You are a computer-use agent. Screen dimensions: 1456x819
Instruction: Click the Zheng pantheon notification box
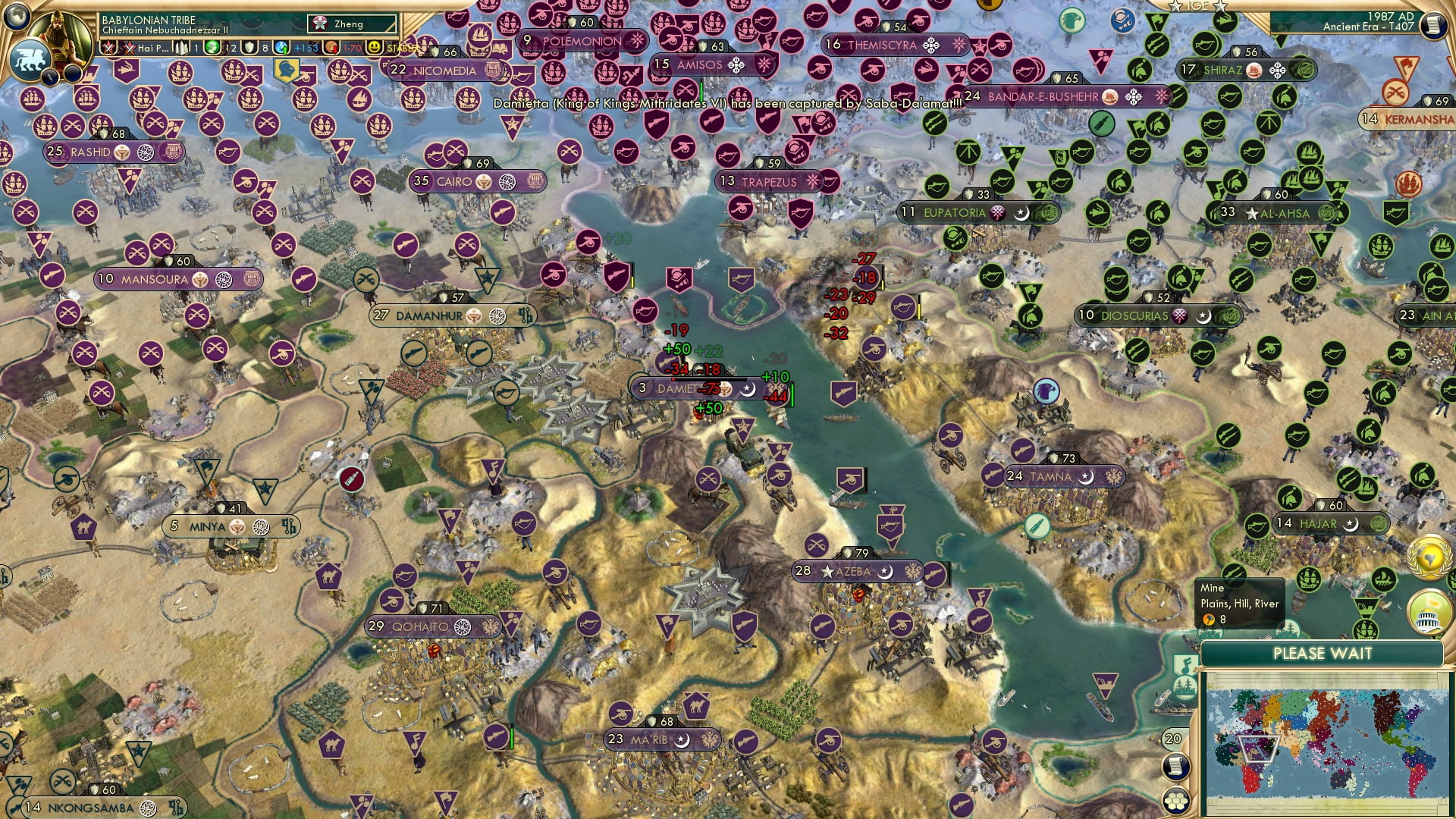(x=350, y=24)
